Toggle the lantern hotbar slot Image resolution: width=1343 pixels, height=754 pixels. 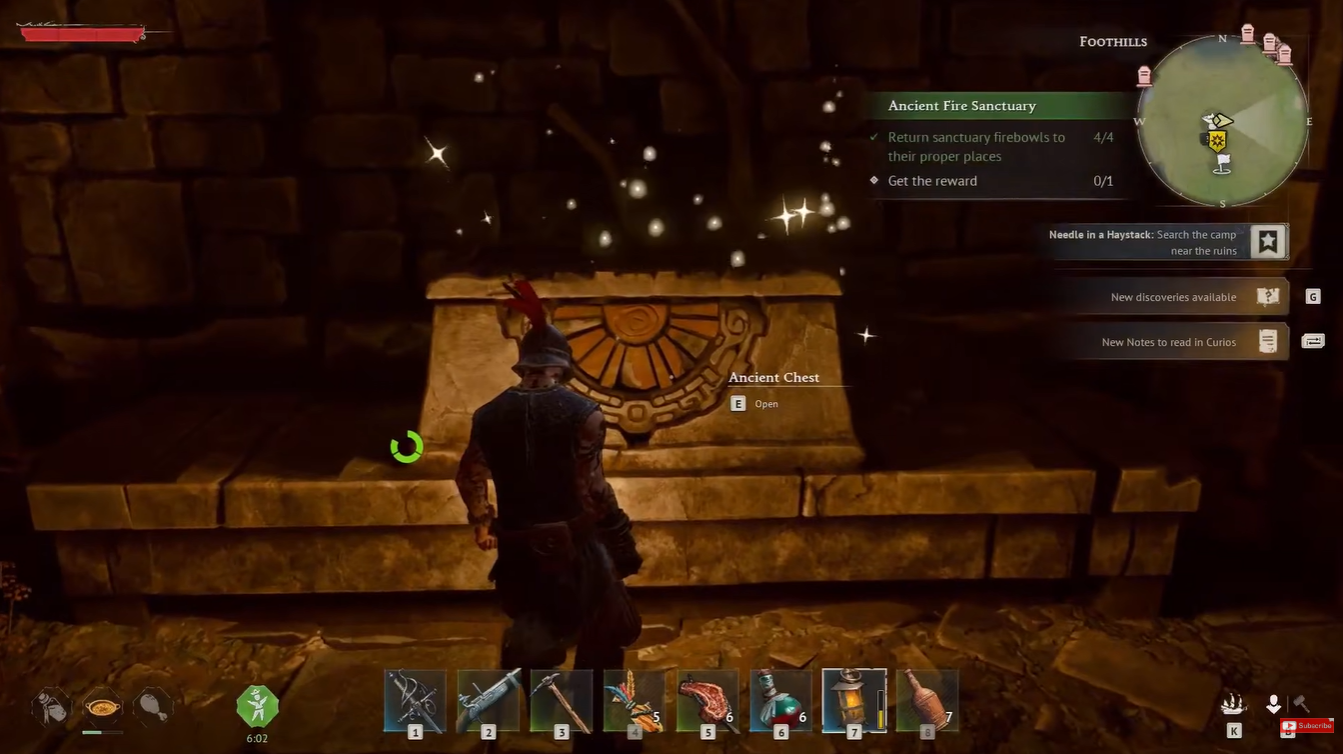(x=854, y=701)
